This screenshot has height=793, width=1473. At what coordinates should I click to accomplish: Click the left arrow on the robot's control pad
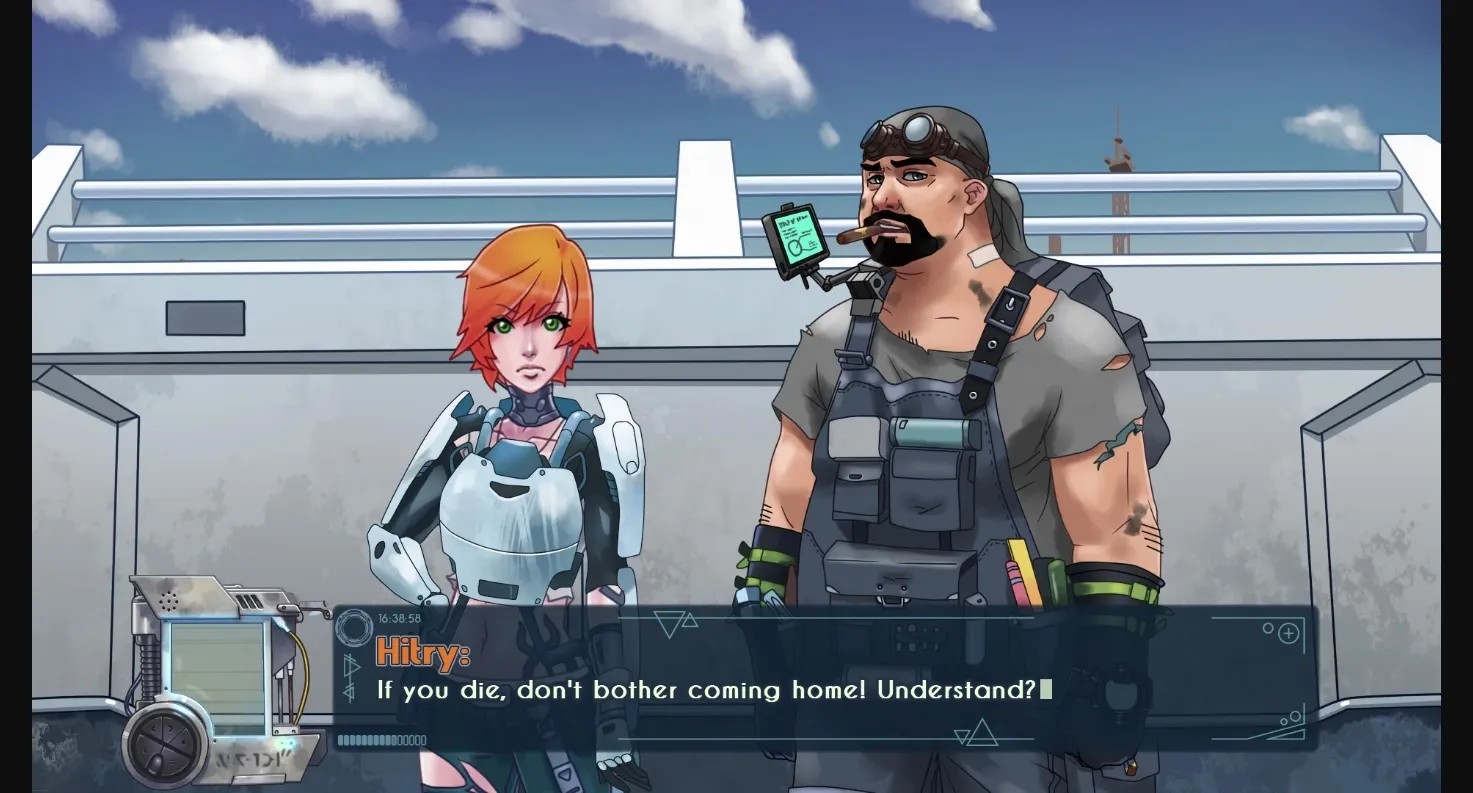pyautogui.click(x=152, y=728)
